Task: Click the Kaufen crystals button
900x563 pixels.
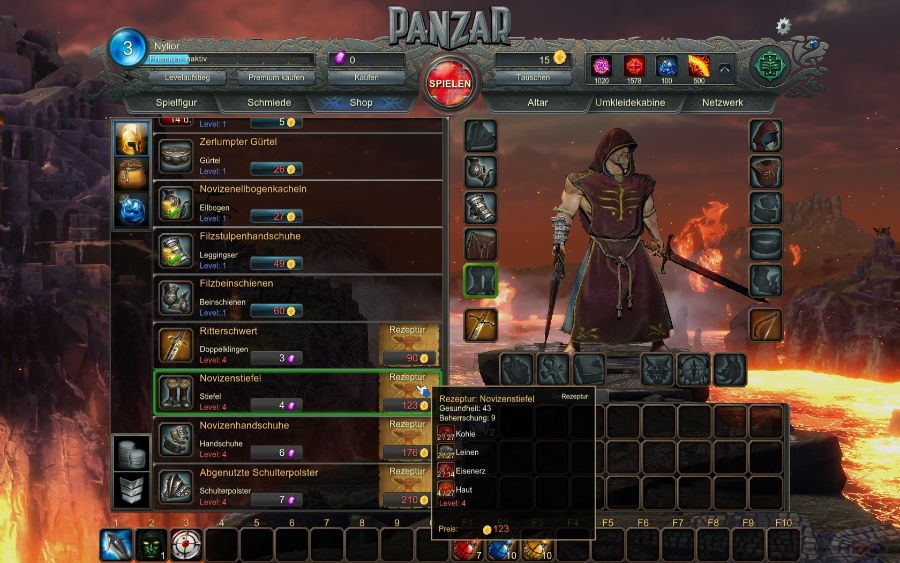Action: (x=366, y=77)
